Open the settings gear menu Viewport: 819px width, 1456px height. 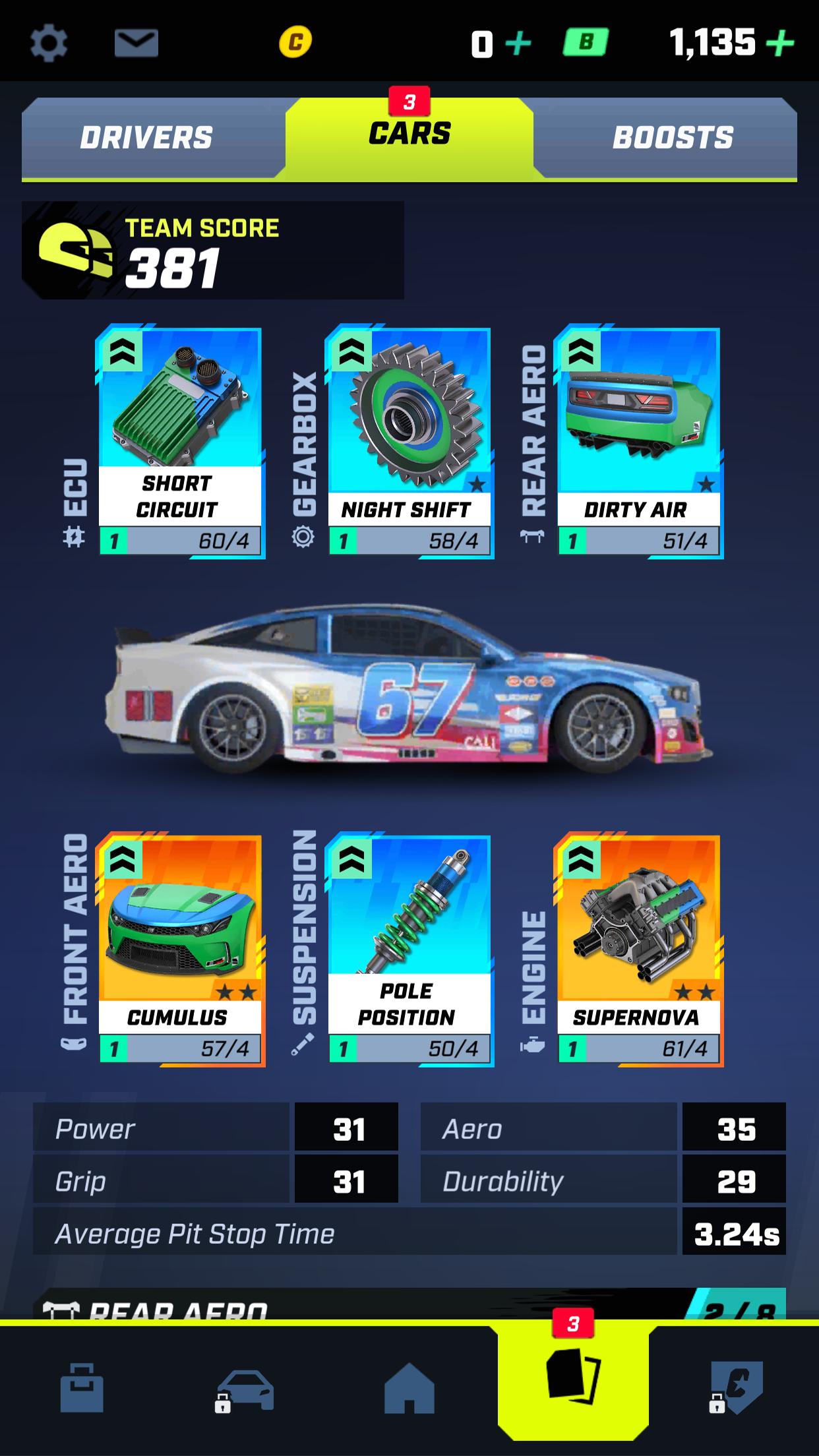click(49, 44)
